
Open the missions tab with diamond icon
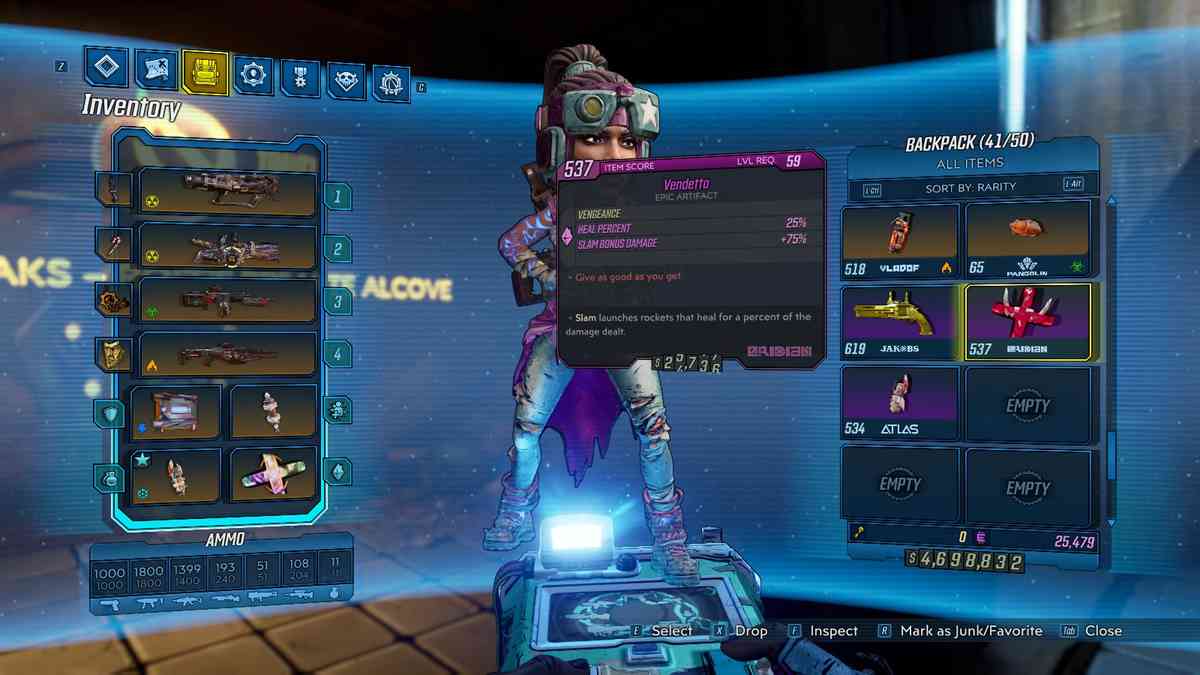coord(106,68)
